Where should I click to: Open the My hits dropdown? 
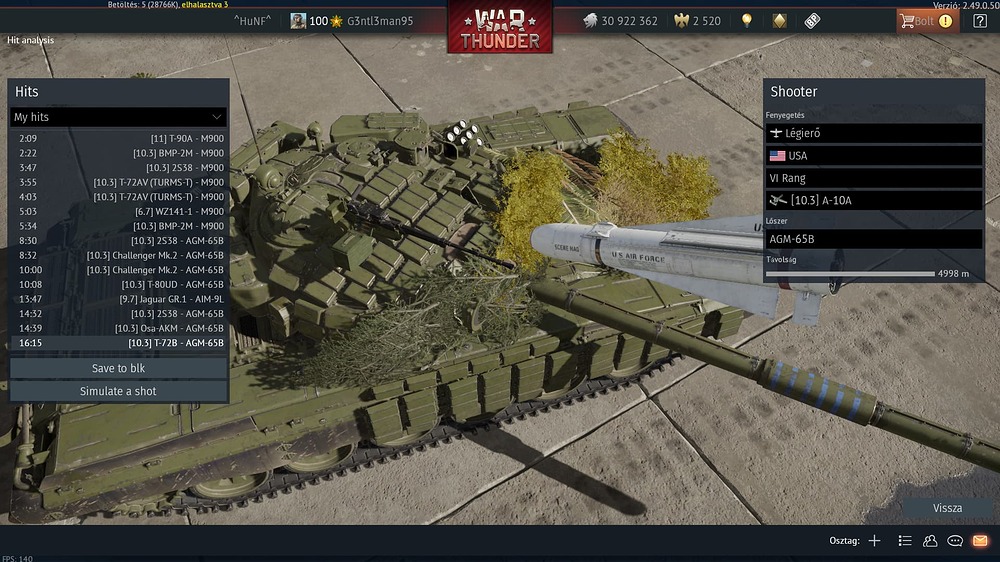[x=118, y=117]
